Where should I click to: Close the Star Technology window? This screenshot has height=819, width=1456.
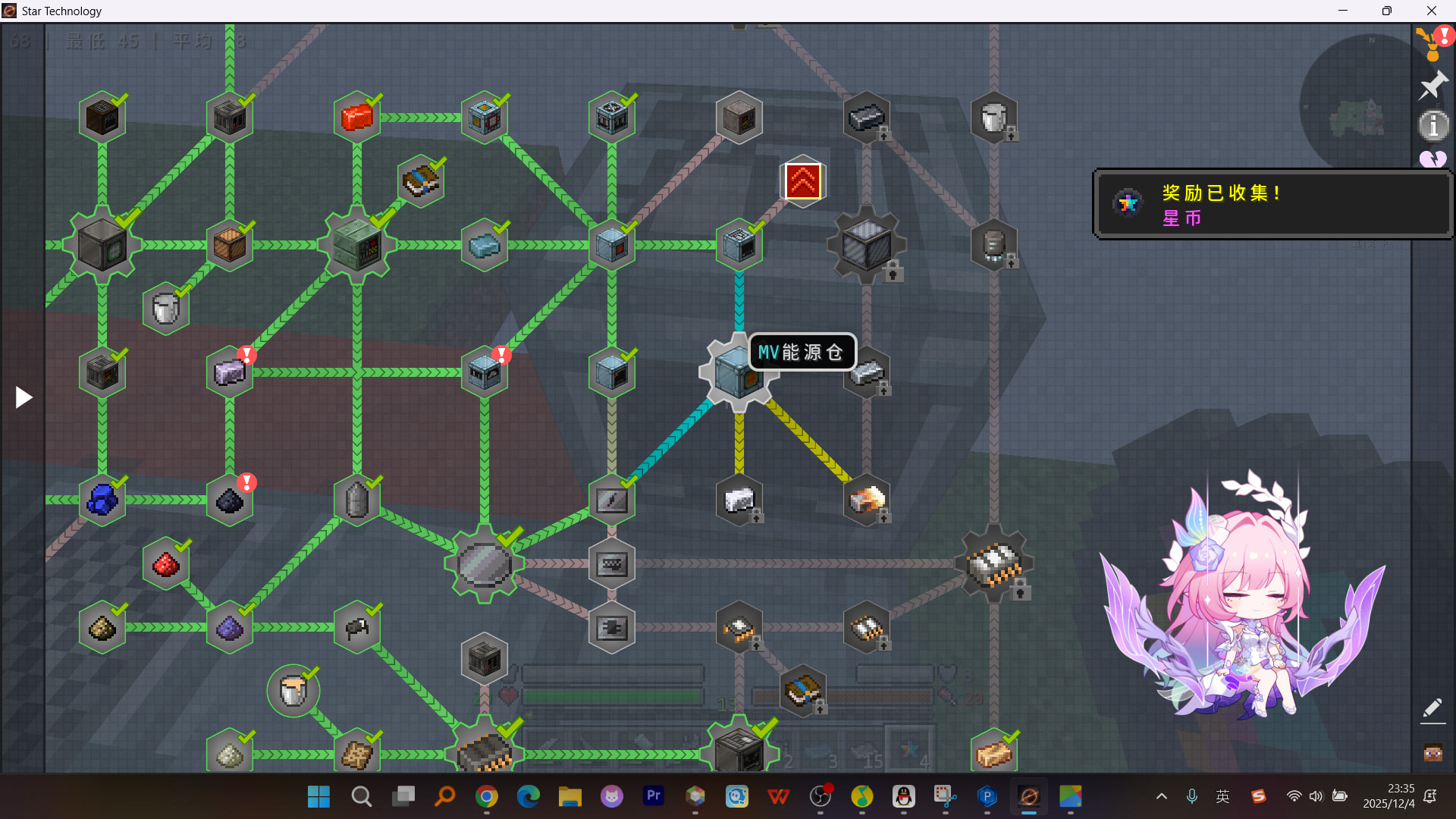click(x=1431, y=11)
